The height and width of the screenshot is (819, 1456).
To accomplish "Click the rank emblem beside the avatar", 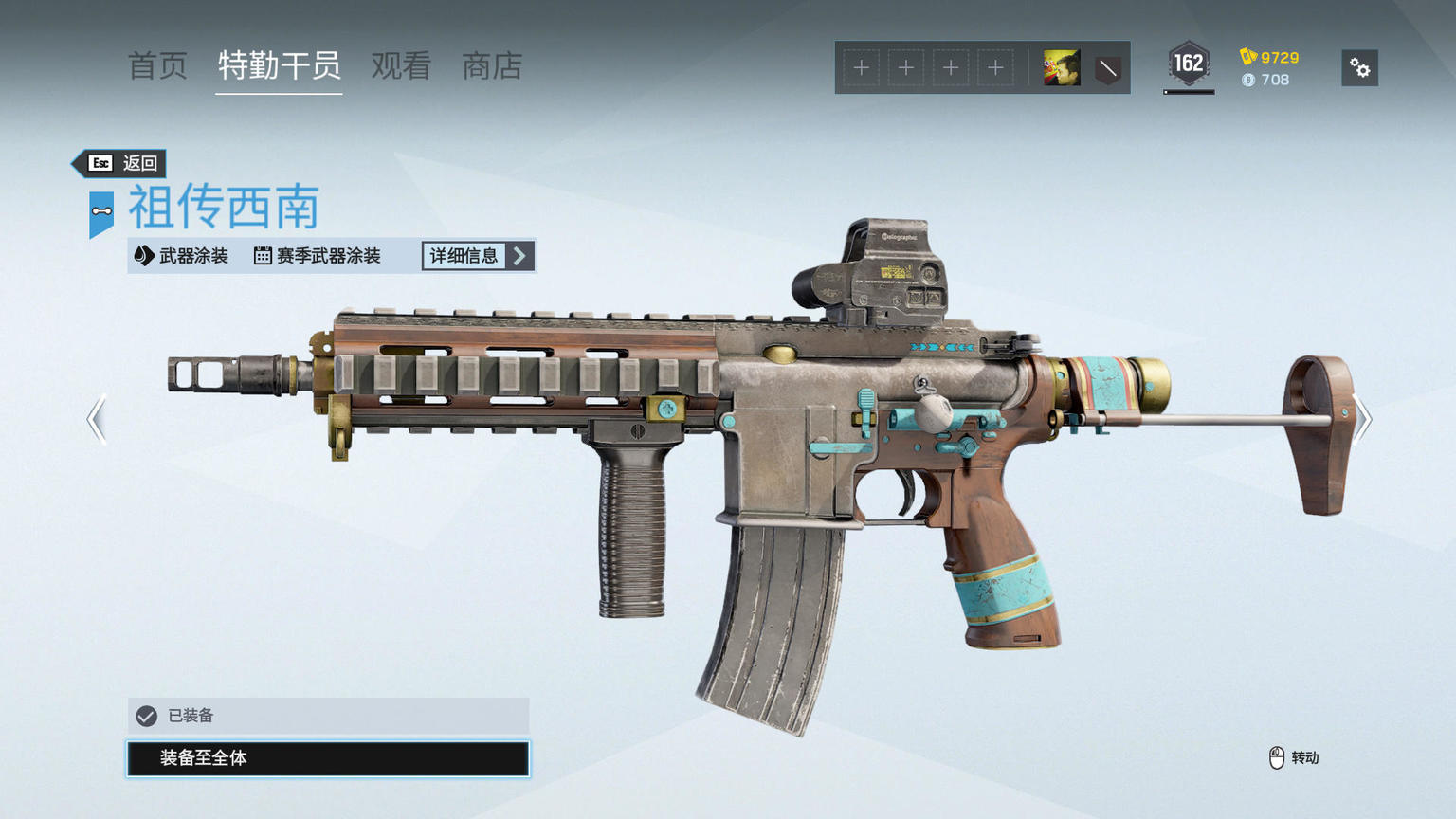I will (x=1107, y=68).
